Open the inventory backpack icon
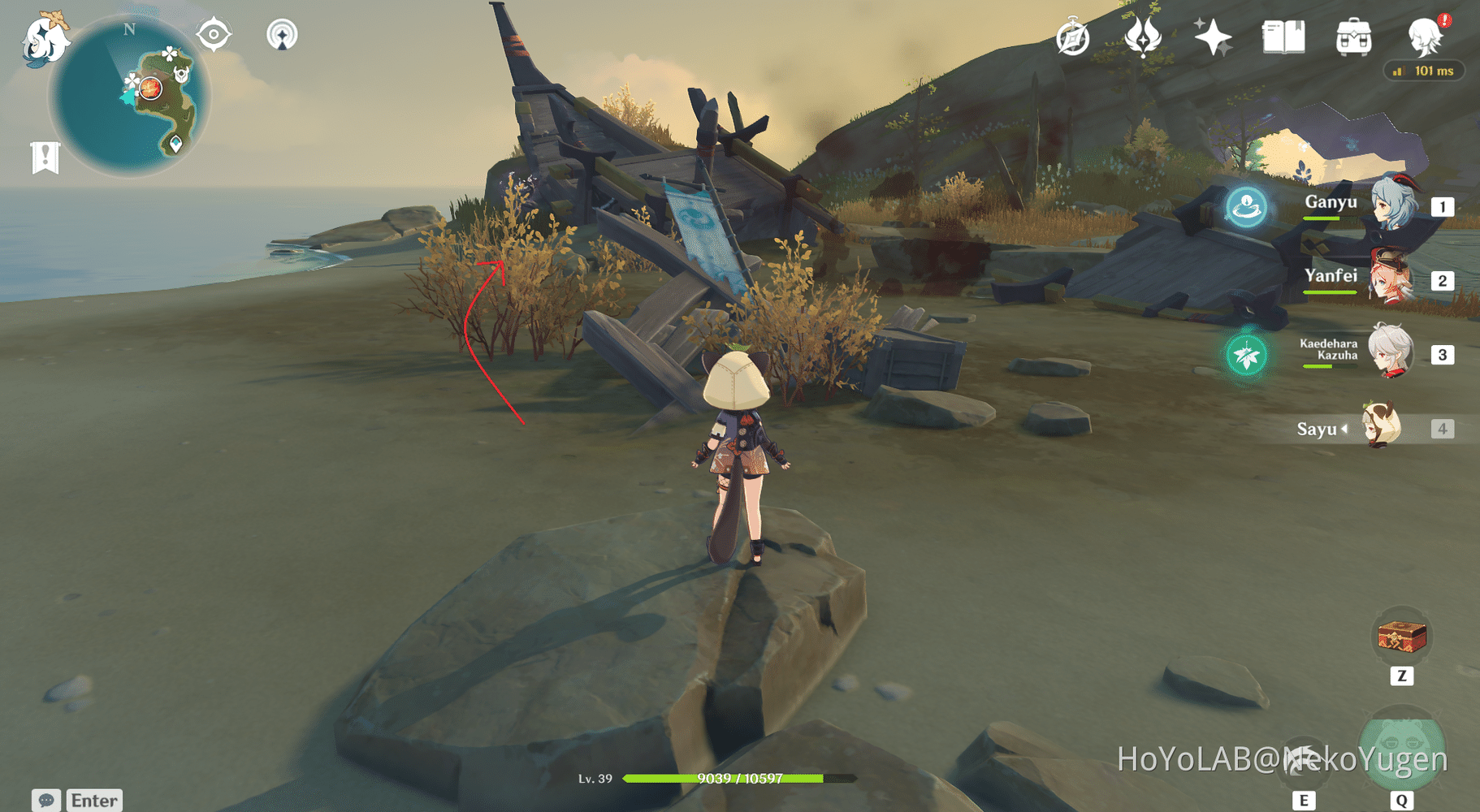Viewport: 1480px width, 812px height. tap(1353, 37)
